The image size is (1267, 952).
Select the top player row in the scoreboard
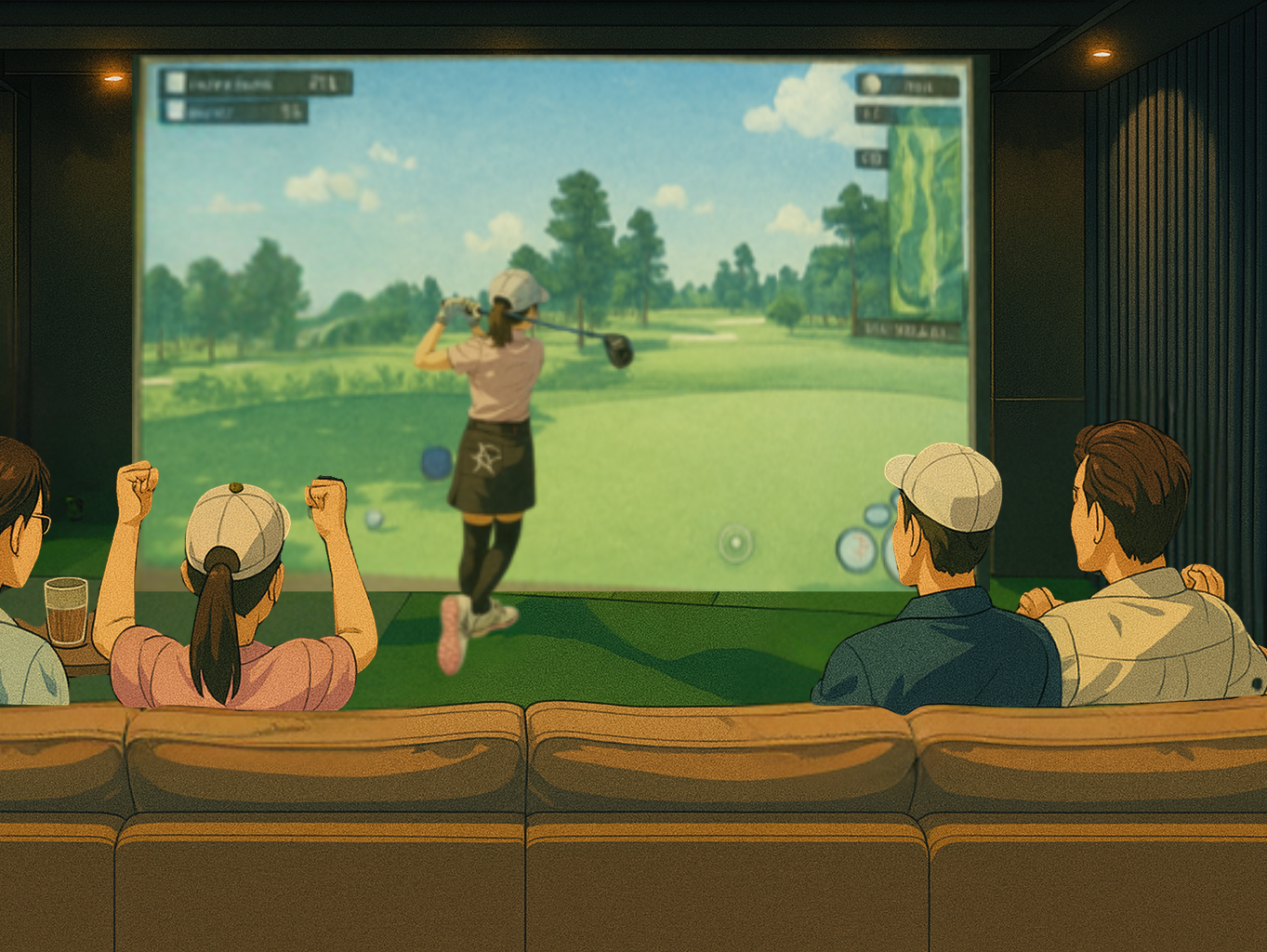256,83
